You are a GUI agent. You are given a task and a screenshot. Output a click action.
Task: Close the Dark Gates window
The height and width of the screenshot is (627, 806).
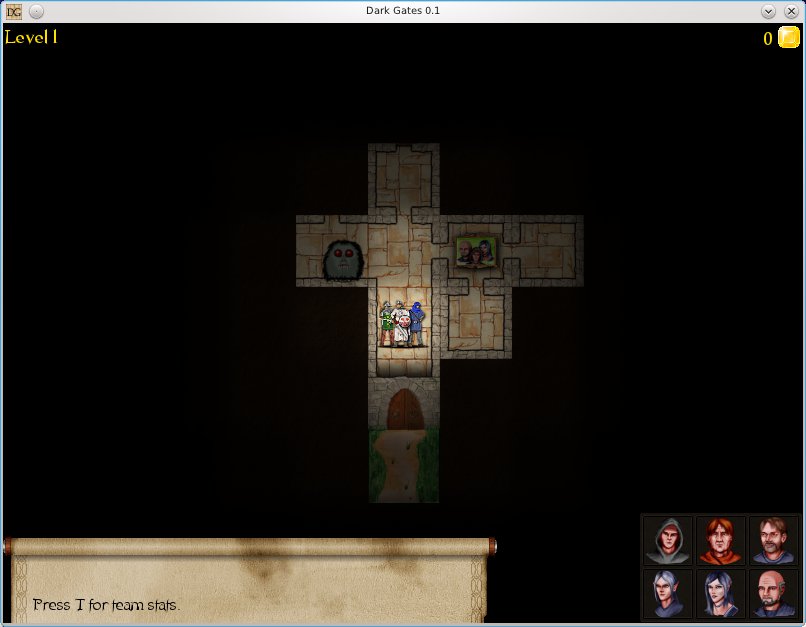click(x=790, y=11)
